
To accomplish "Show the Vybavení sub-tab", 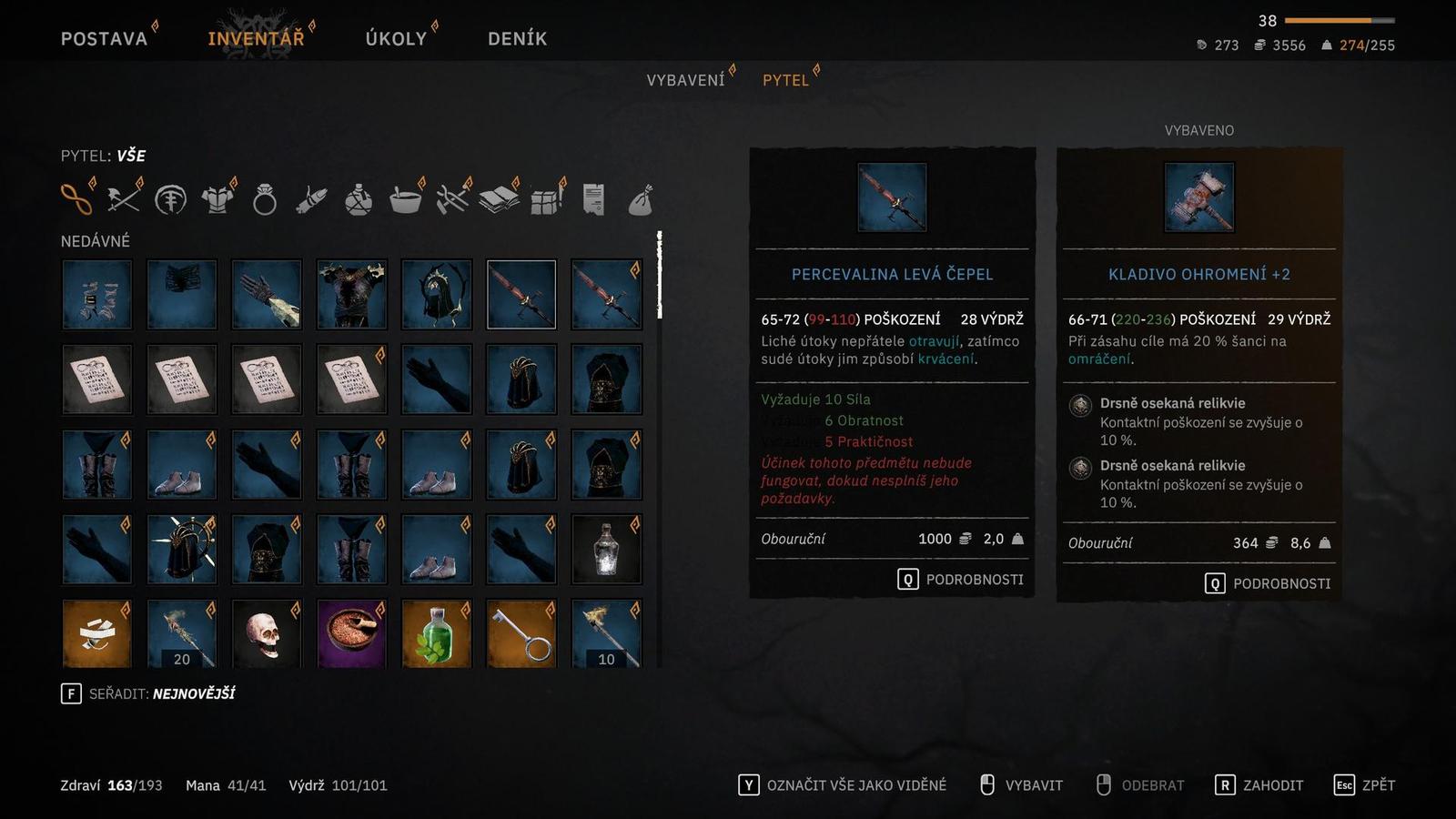I will (685, 80).
